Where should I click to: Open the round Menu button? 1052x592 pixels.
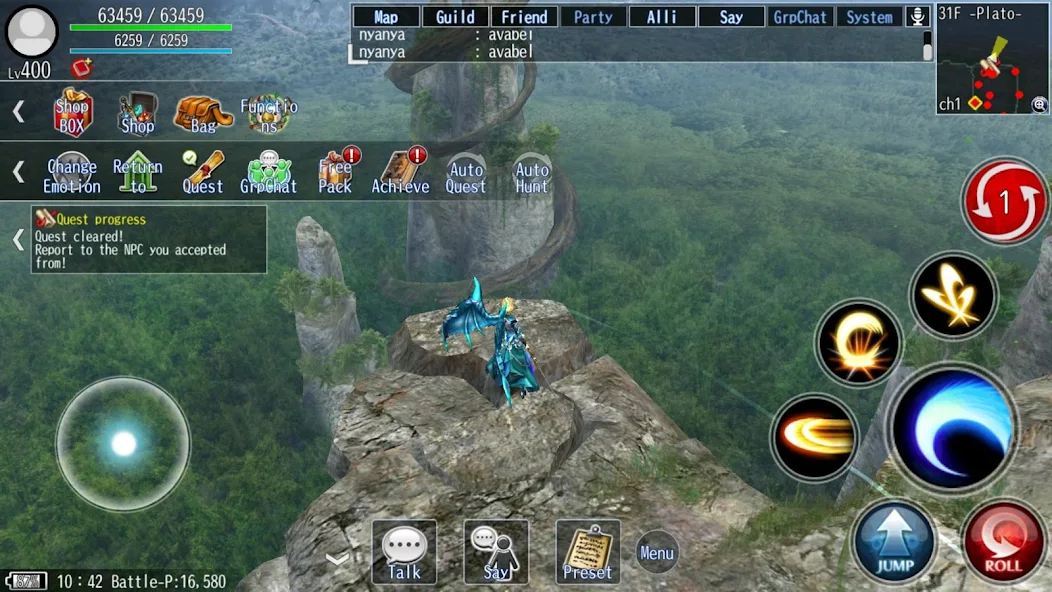pyautogui.click(x=657, y=552)
